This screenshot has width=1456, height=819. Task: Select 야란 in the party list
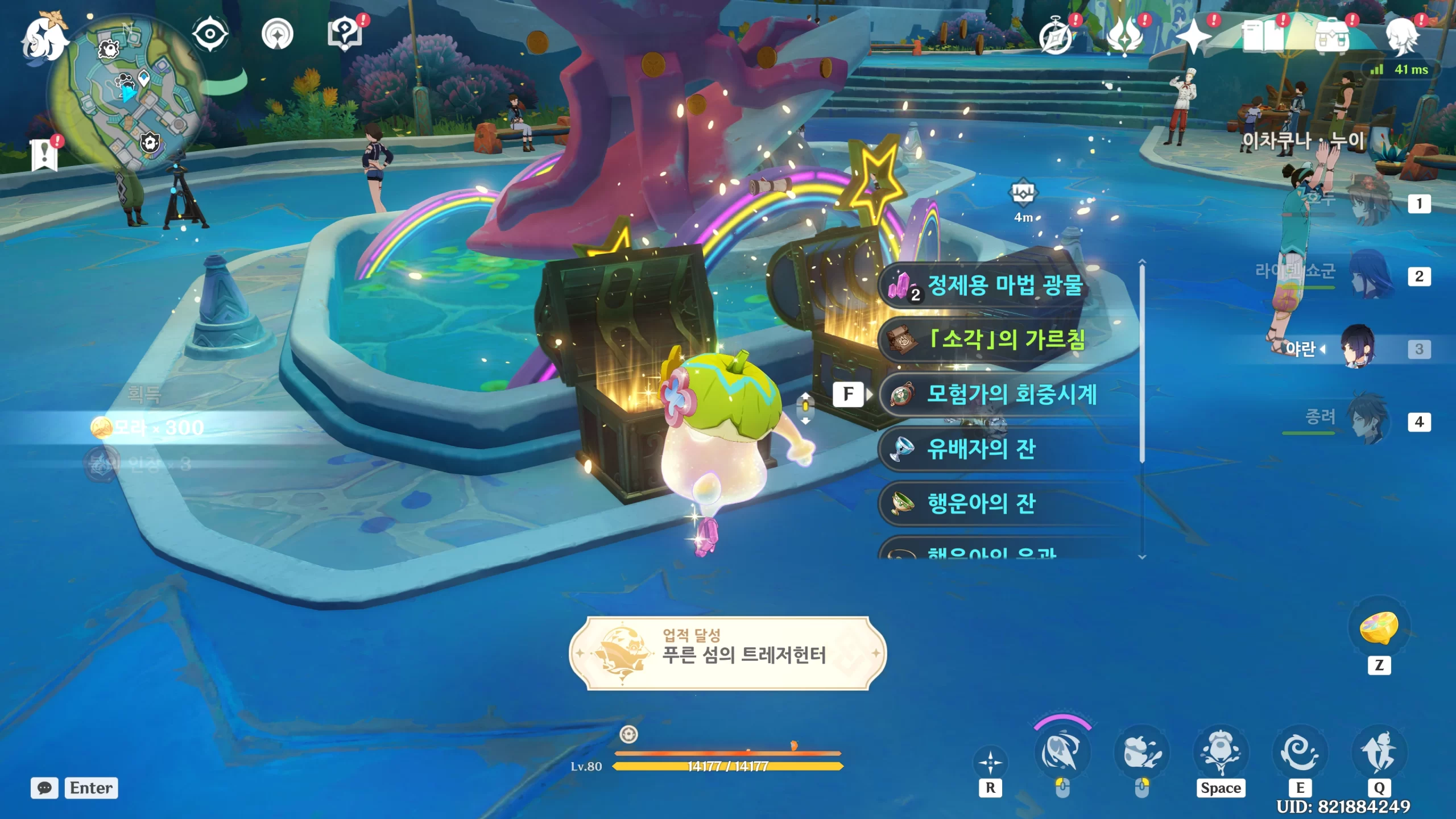pyautogui.click(x=1358, y=348)
